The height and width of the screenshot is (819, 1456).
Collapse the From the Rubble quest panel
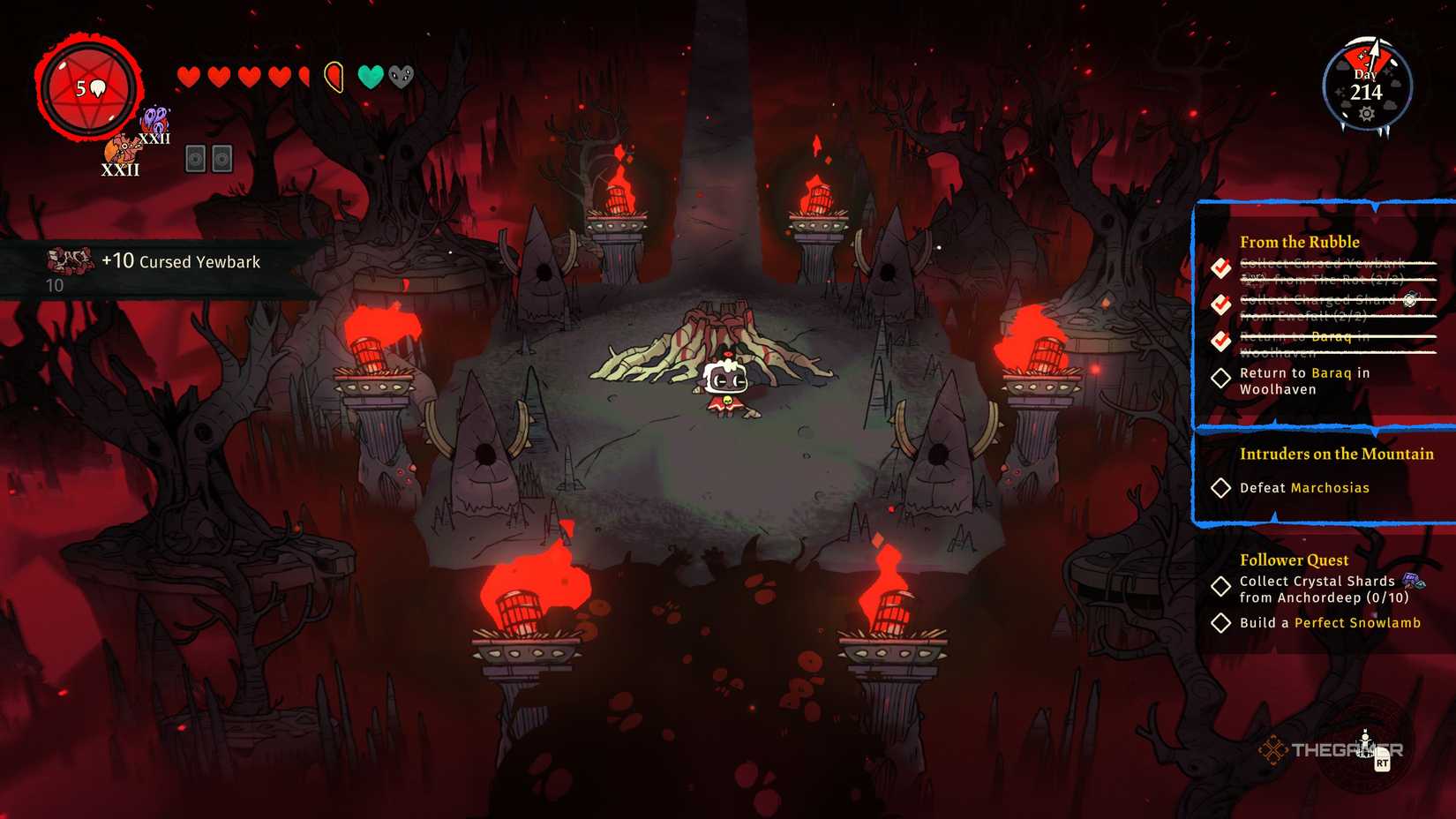(1302, 241)
